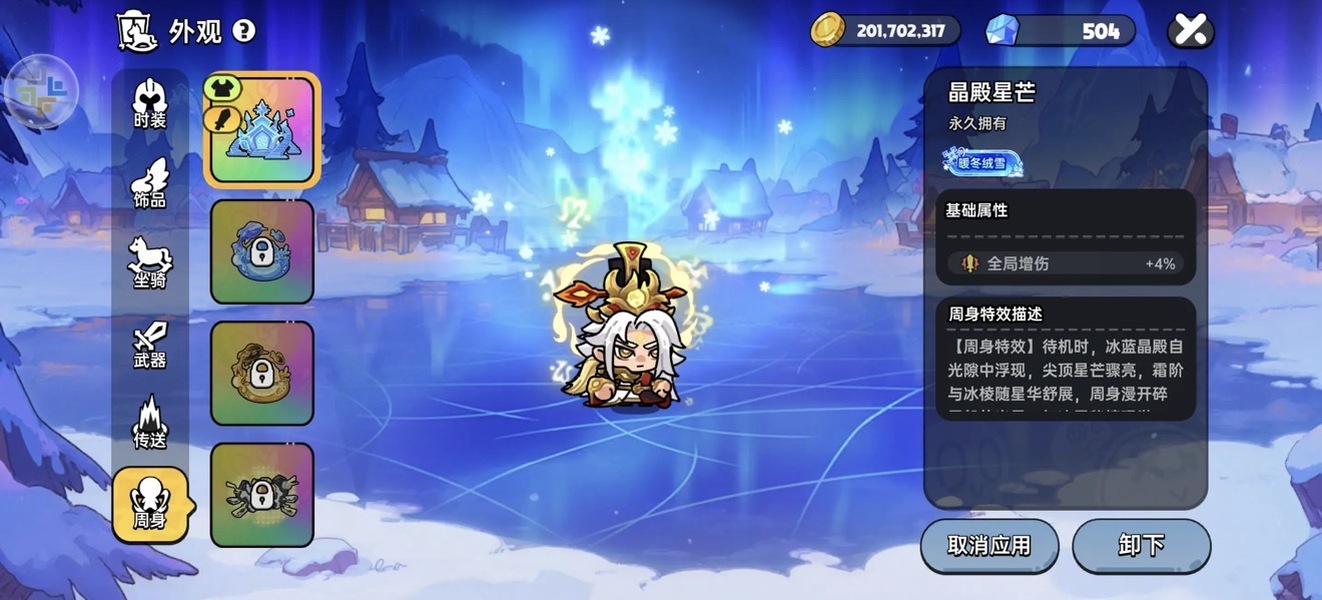
Task: Open the help question mark beside 外观
Action: click(x=244, y=31)
